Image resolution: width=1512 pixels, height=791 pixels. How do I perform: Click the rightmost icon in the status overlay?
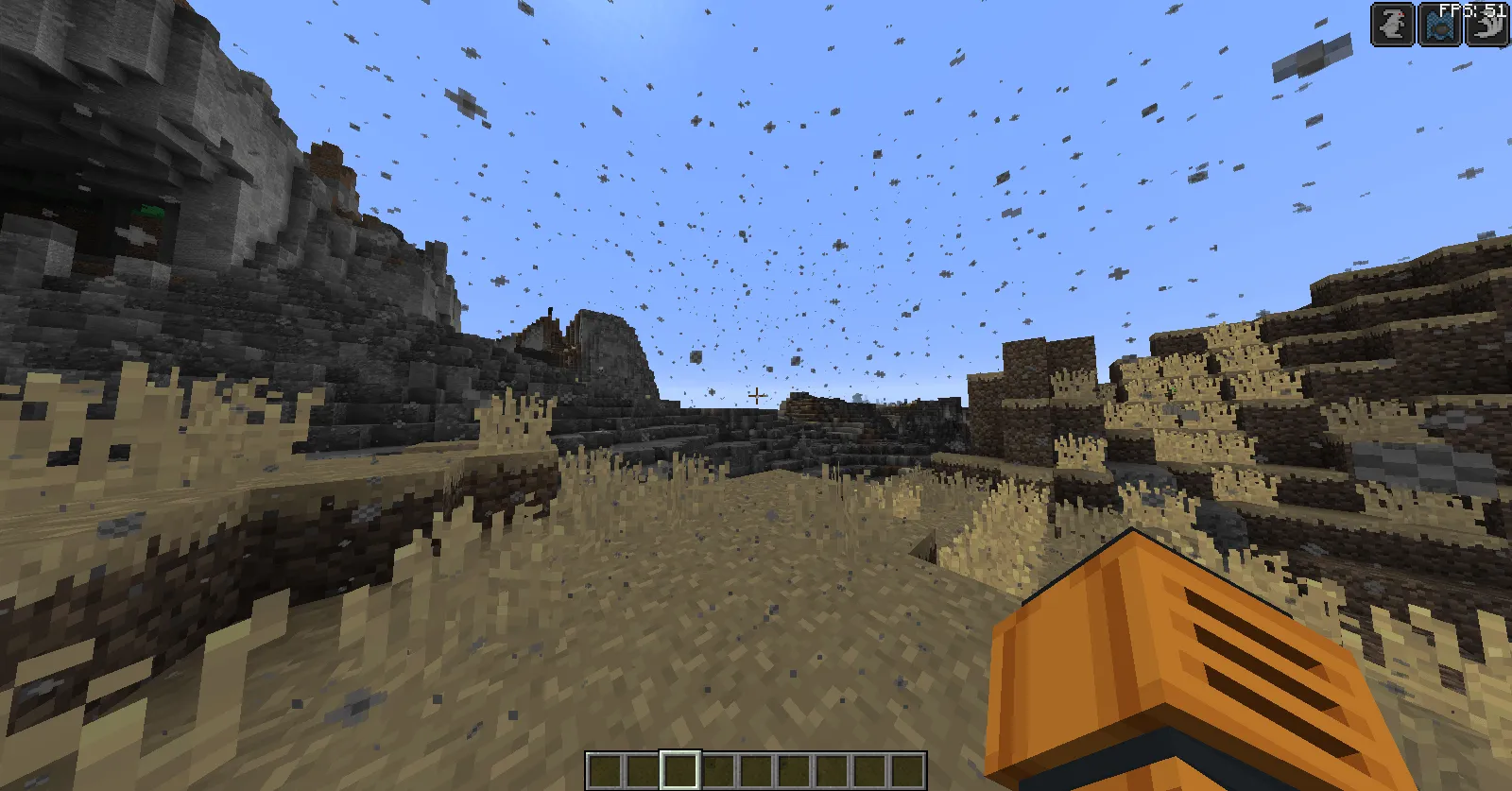[x=1486, y=24]
